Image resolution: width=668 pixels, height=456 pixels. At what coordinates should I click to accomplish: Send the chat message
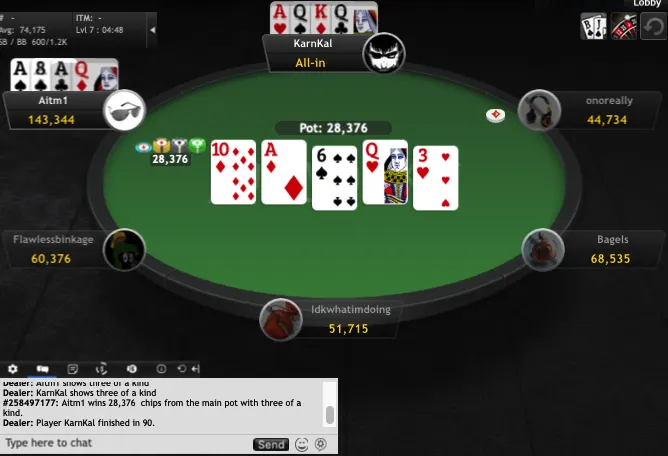tap(271, 444)
